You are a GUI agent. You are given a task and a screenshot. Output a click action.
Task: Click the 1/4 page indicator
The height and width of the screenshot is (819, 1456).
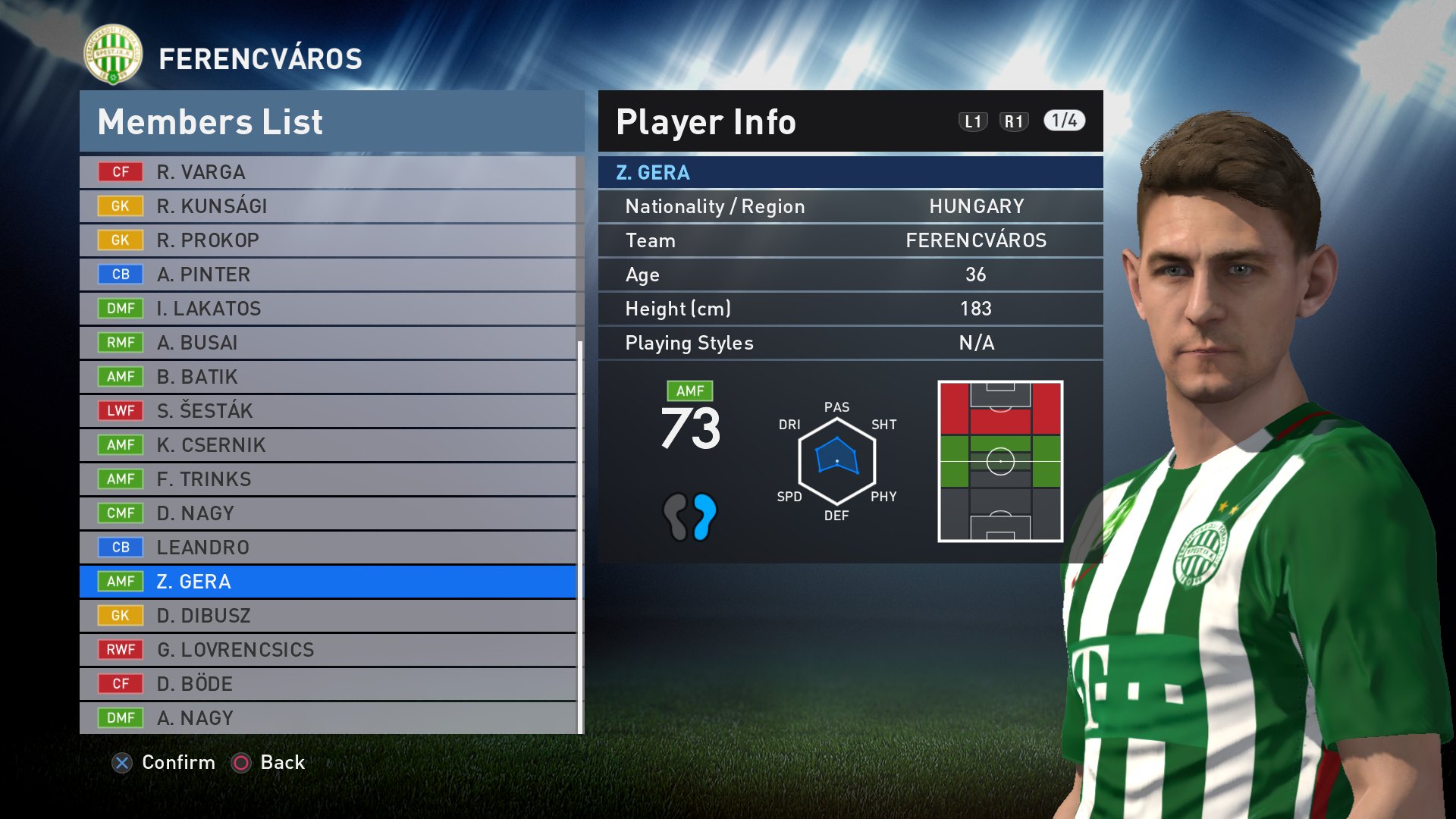1065,120
